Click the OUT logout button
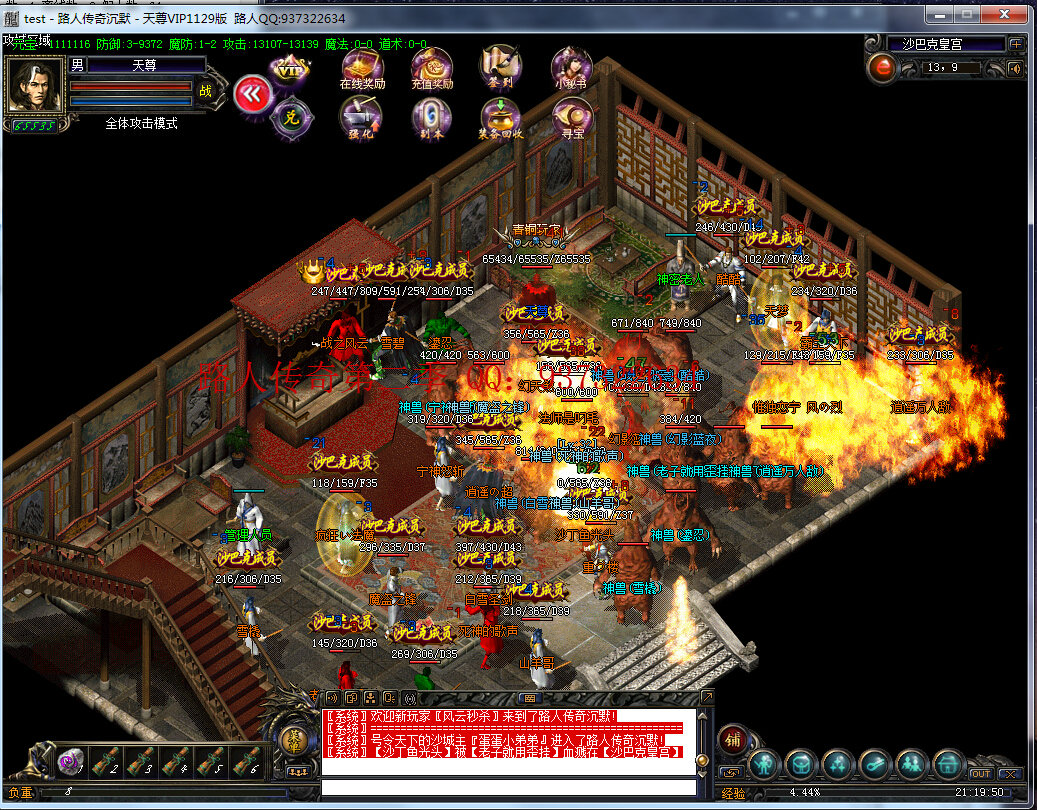Viewport: 1037px width, 810px height. click(980, 774)
